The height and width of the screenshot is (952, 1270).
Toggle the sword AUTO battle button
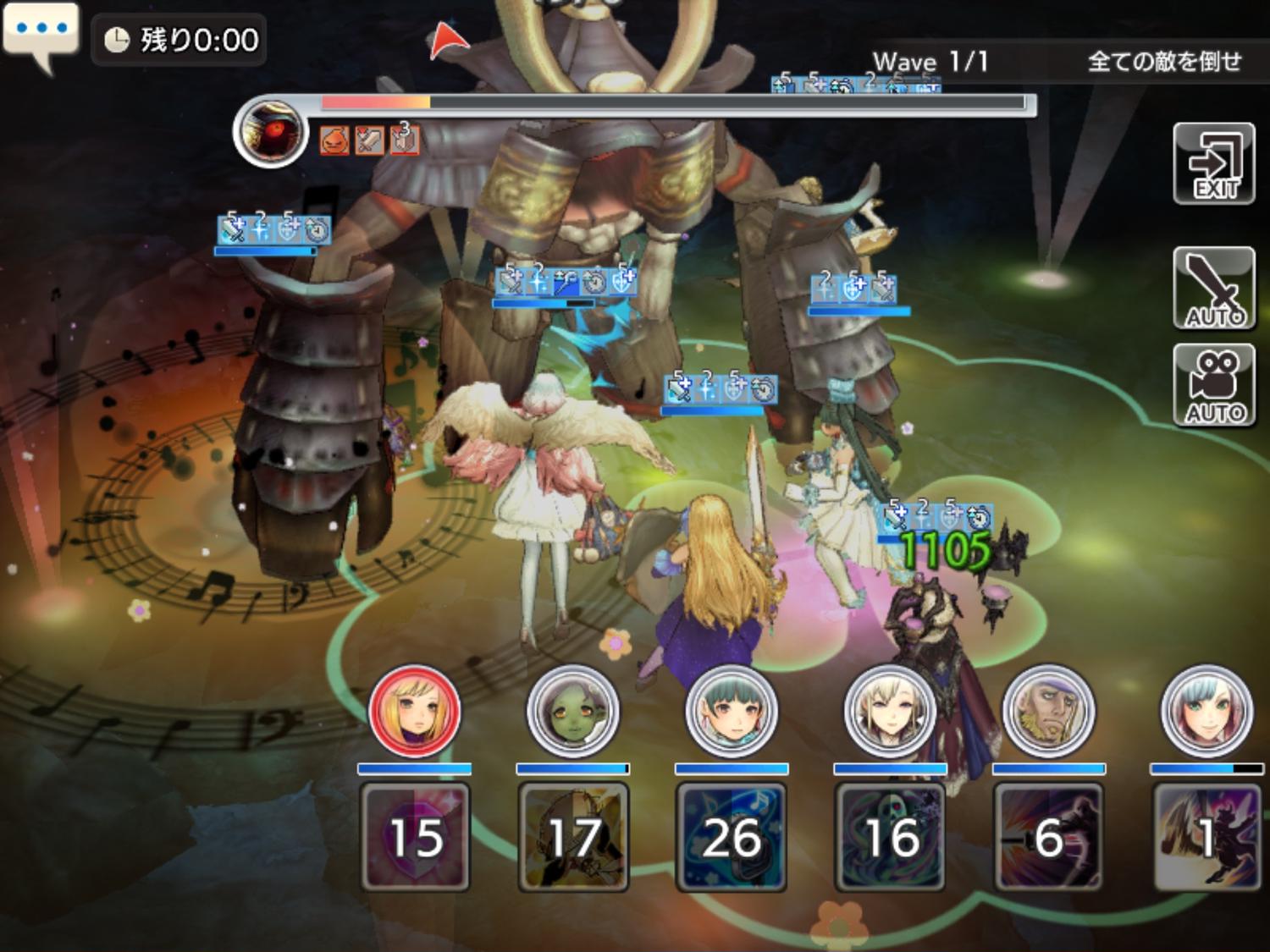(1213, 288)
